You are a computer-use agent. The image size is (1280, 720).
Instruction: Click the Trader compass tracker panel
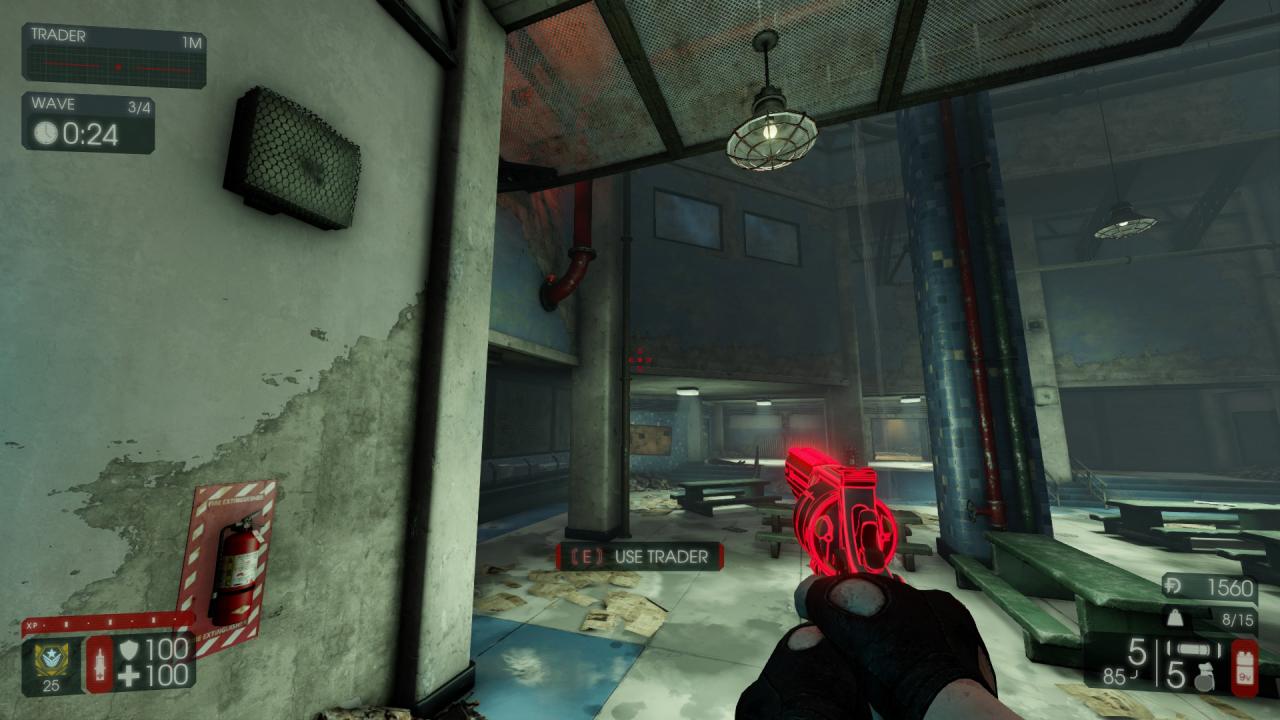point(114,56)
